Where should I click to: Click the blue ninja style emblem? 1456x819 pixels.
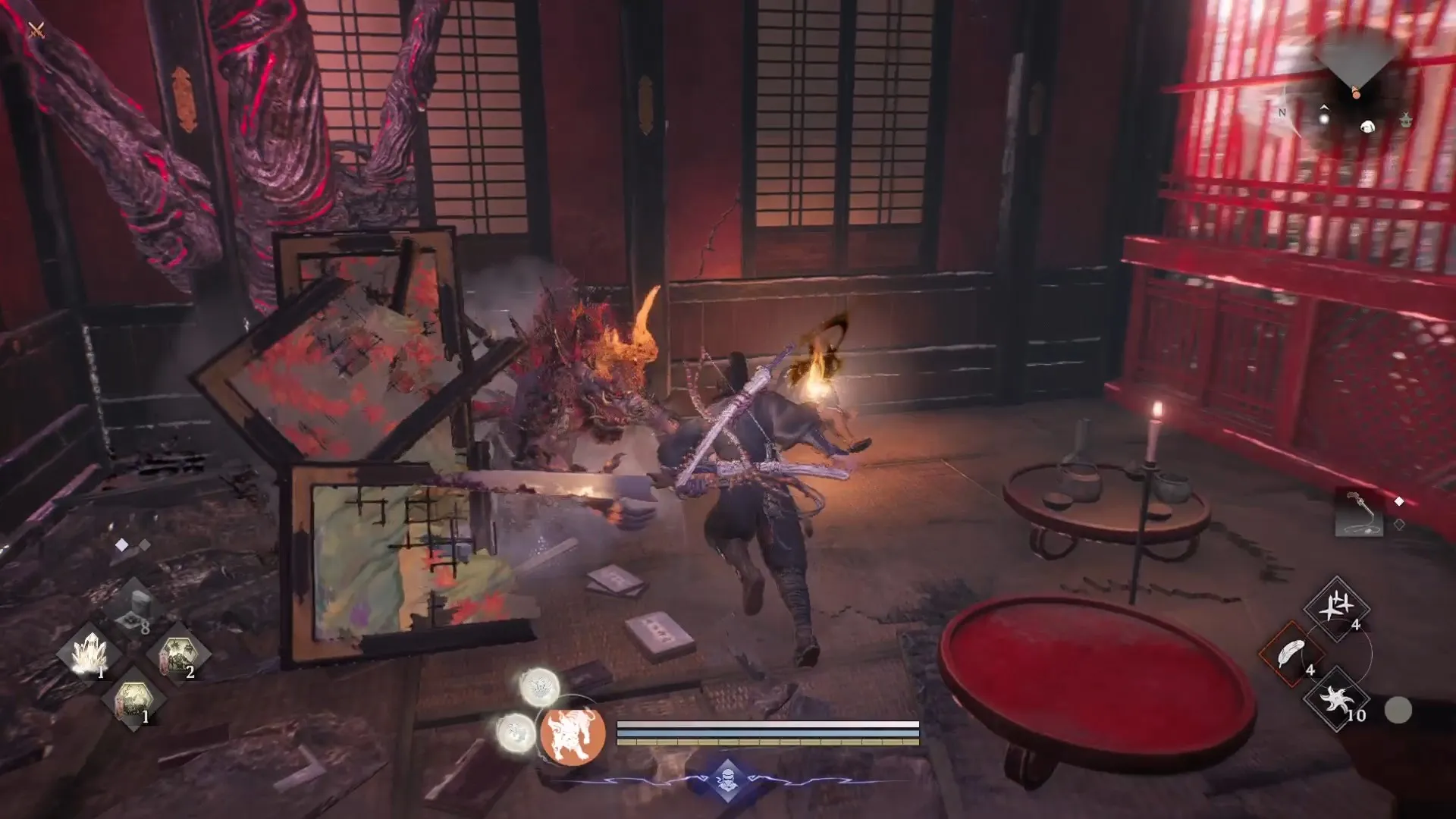click(726, 780)
